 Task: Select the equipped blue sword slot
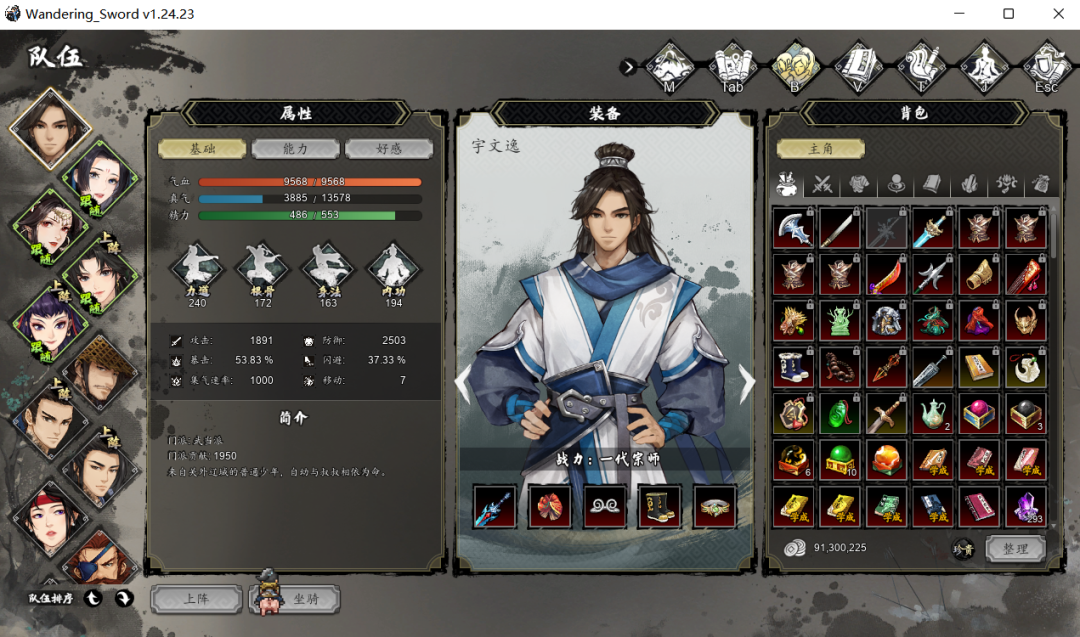(x=495, y=506)
